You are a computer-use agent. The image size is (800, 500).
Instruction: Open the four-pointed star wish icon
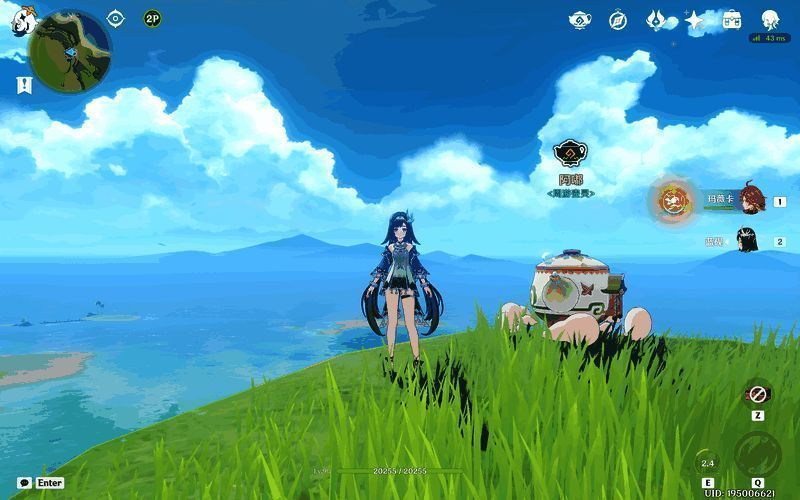tap(694, 20)
